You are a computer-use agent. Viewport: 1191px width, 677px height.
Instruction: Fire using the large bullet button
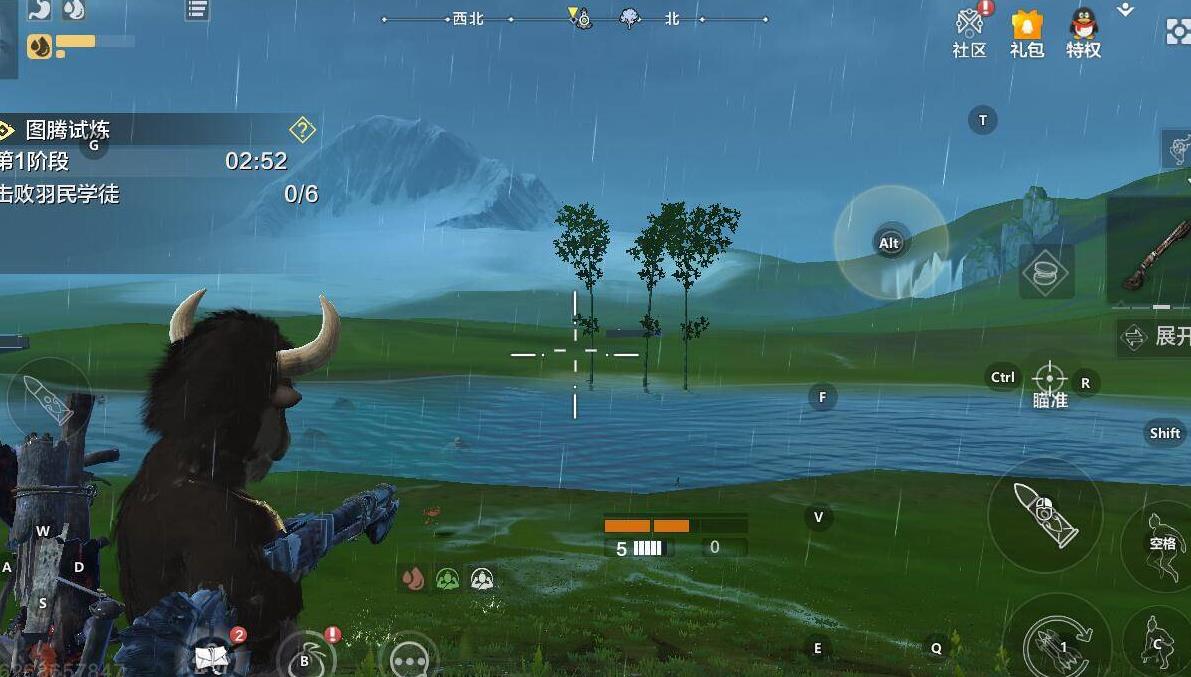[x=1045, y=515]
